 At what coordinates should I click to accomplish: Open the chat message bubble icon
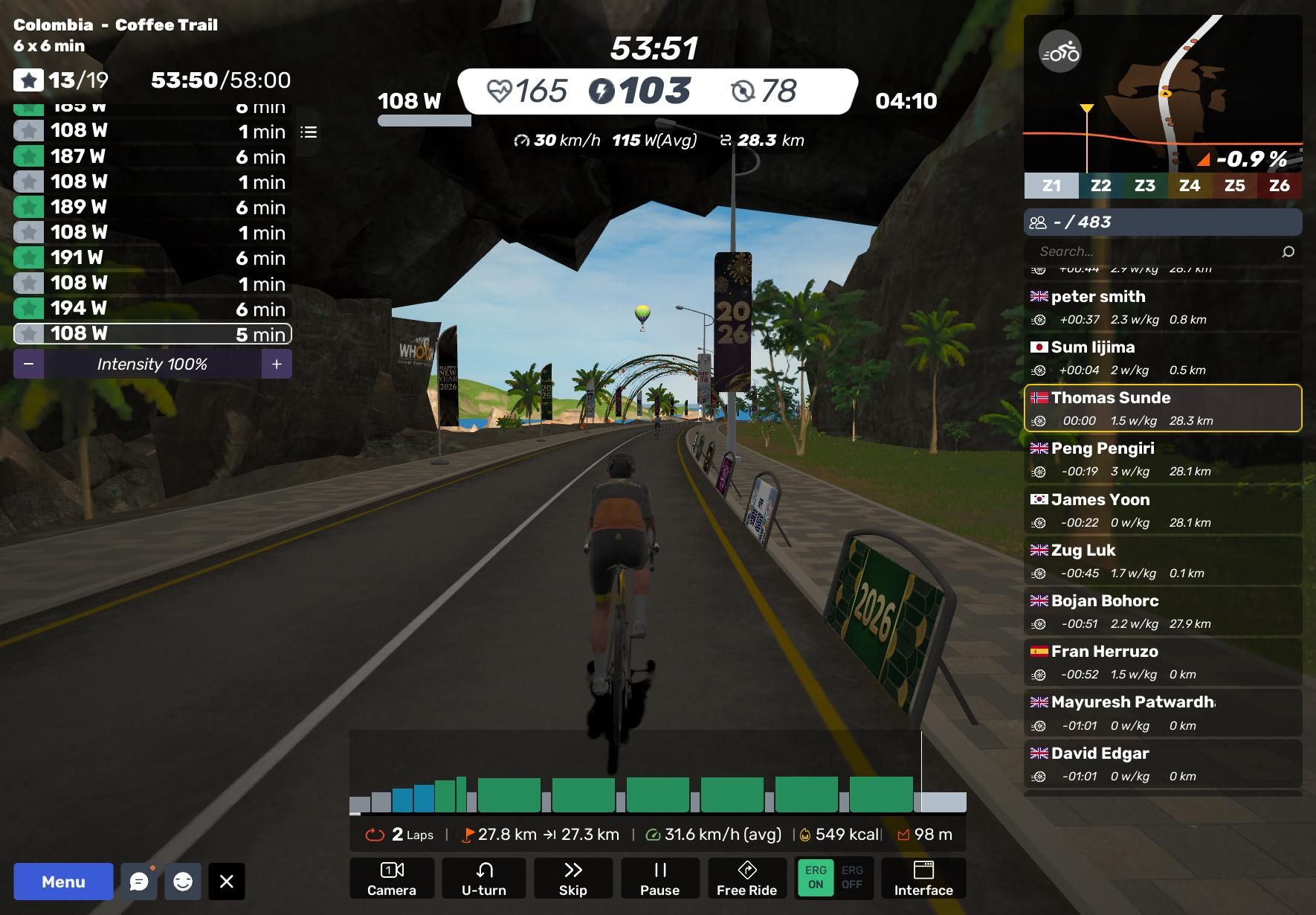coord(139,882)
